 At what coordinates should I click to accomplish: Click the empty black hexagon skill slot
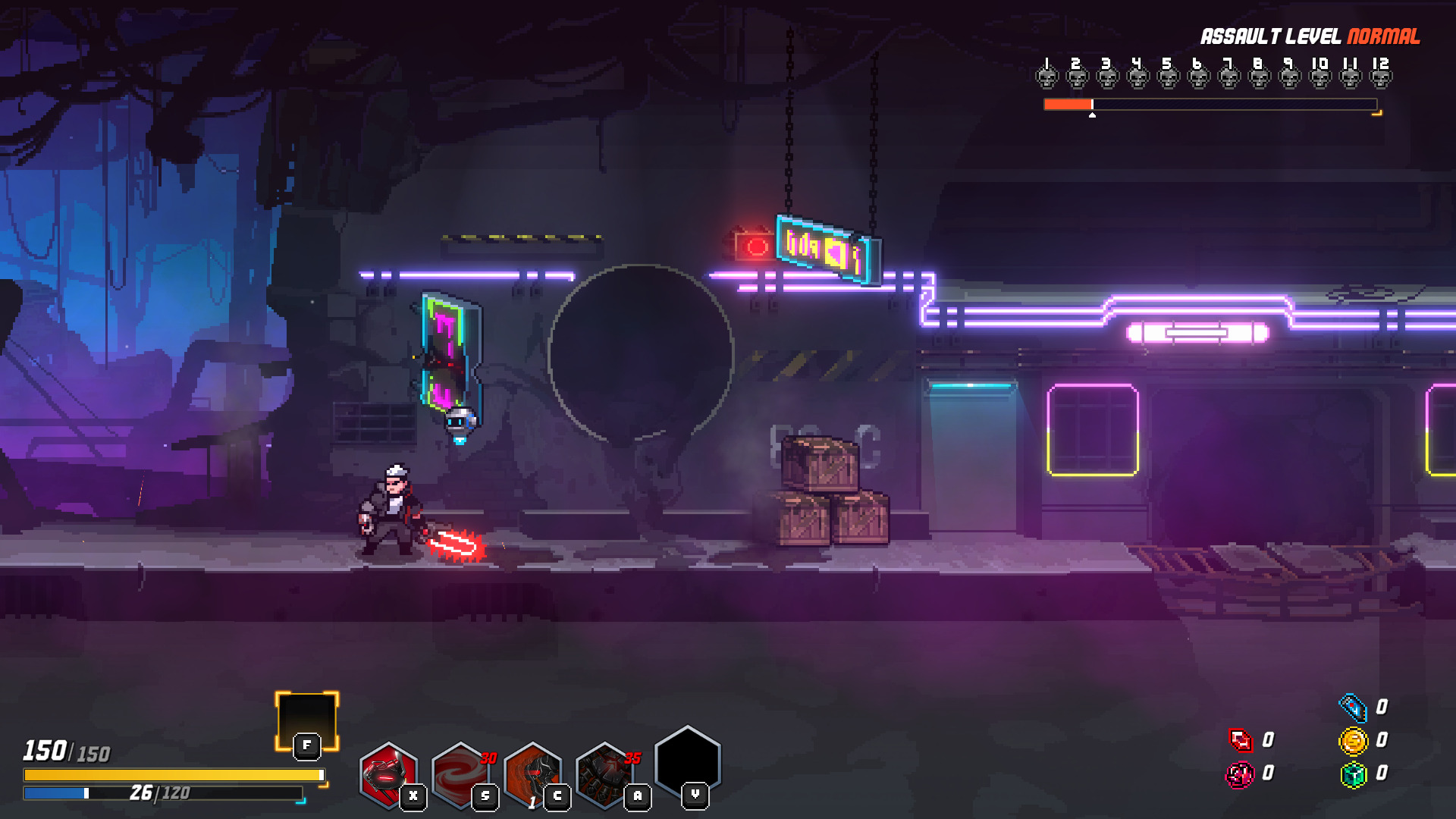[x=687, y=762]
